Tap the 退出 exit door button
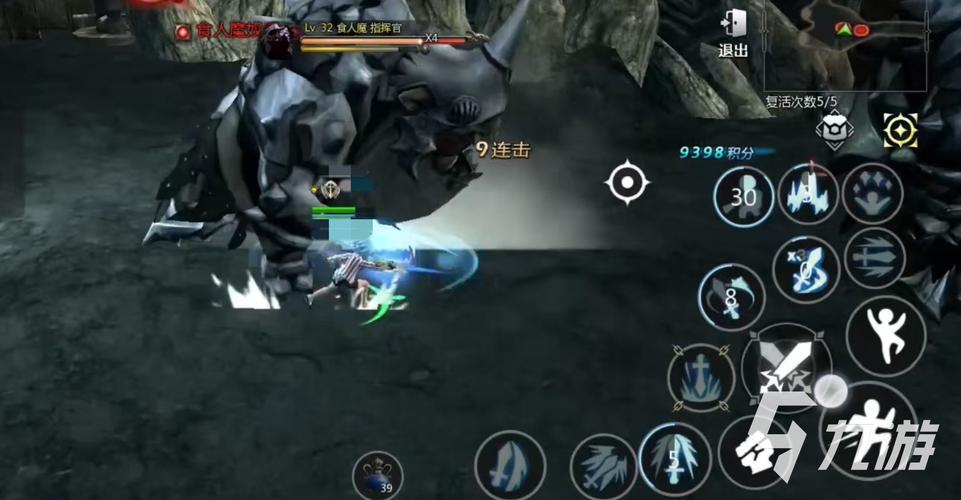The height and width of the screenshot is (500, 961). pyautogui.click(x=733, y=33)
